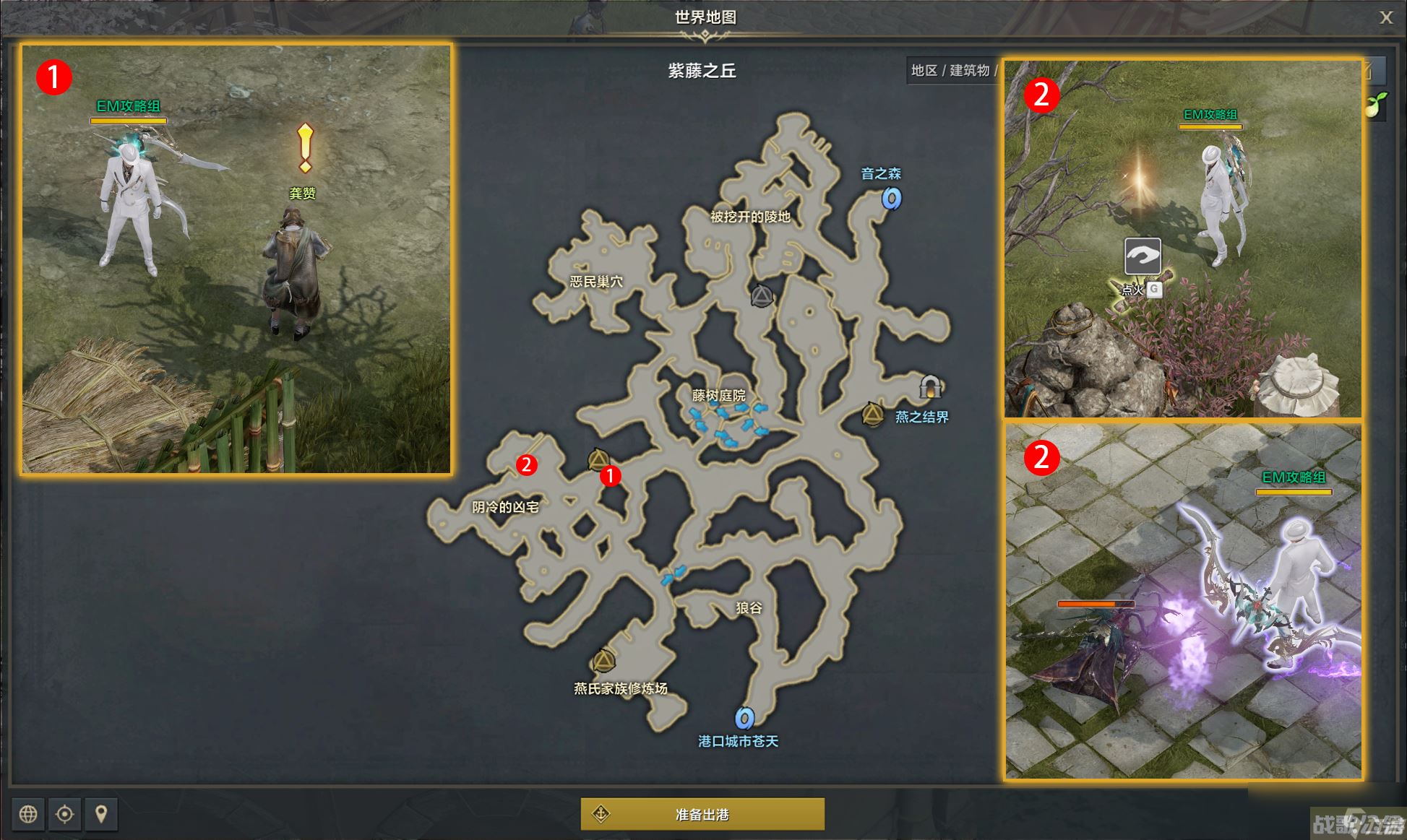This screenshot has height=840, width=1407.
Task: Select the globe world view icon
Action: [x=29, y=814]
